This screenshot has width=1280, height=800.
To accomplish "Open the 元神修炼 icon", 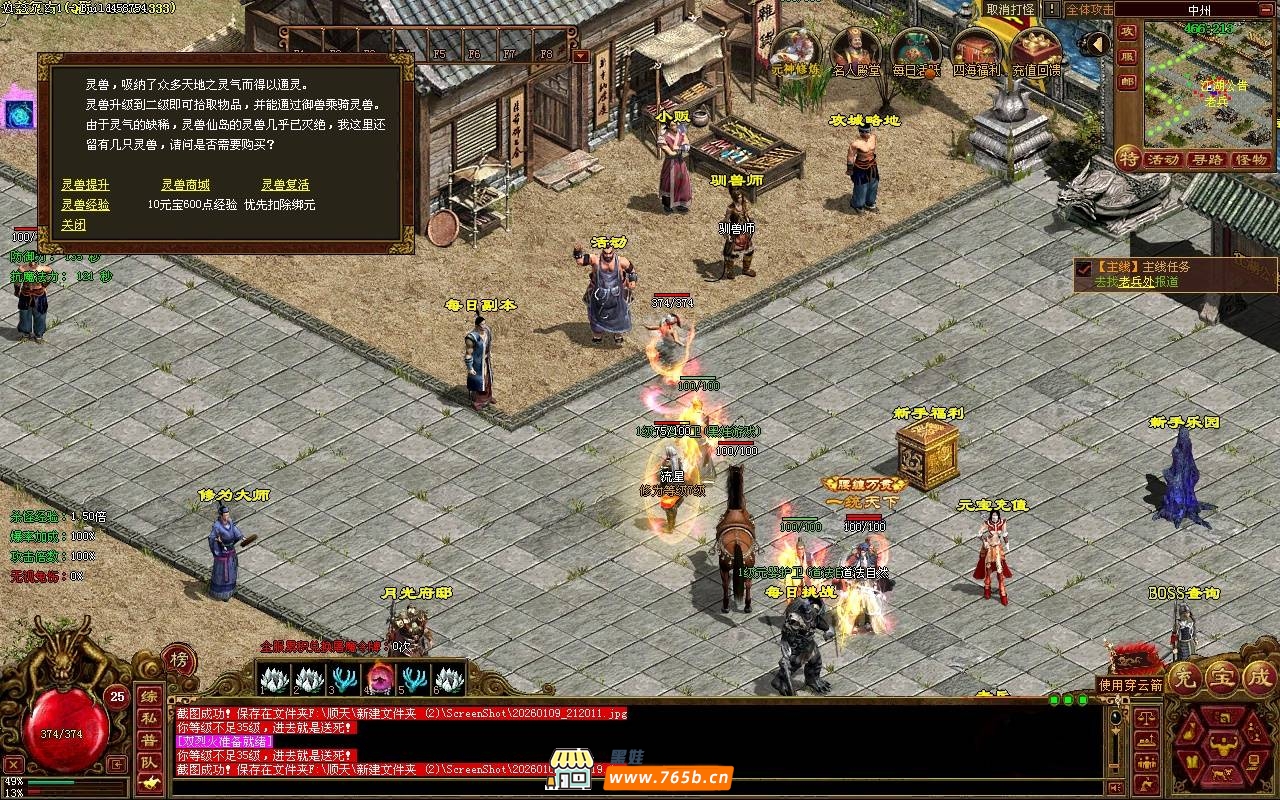I will click(796, 51).
